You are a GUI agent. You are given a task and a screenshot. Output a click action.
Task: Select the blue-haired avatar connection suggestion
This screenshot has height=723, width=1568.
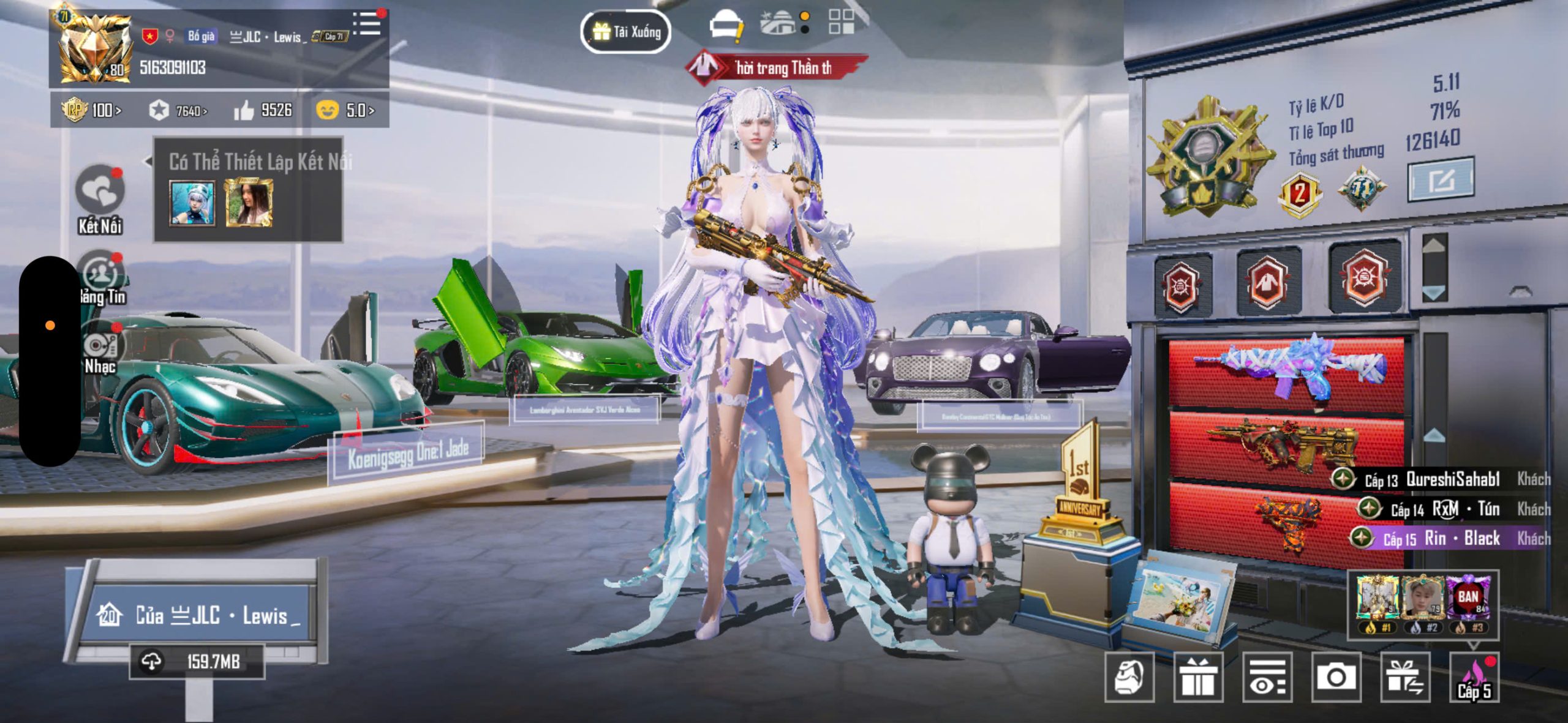pyautogui.click(x=192, y=204)
